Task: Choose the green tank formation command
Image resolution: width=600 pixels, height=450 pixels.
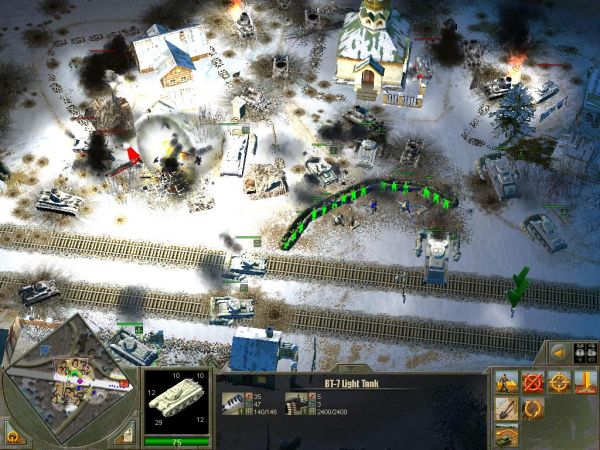Action: click(x=507, y=434)
